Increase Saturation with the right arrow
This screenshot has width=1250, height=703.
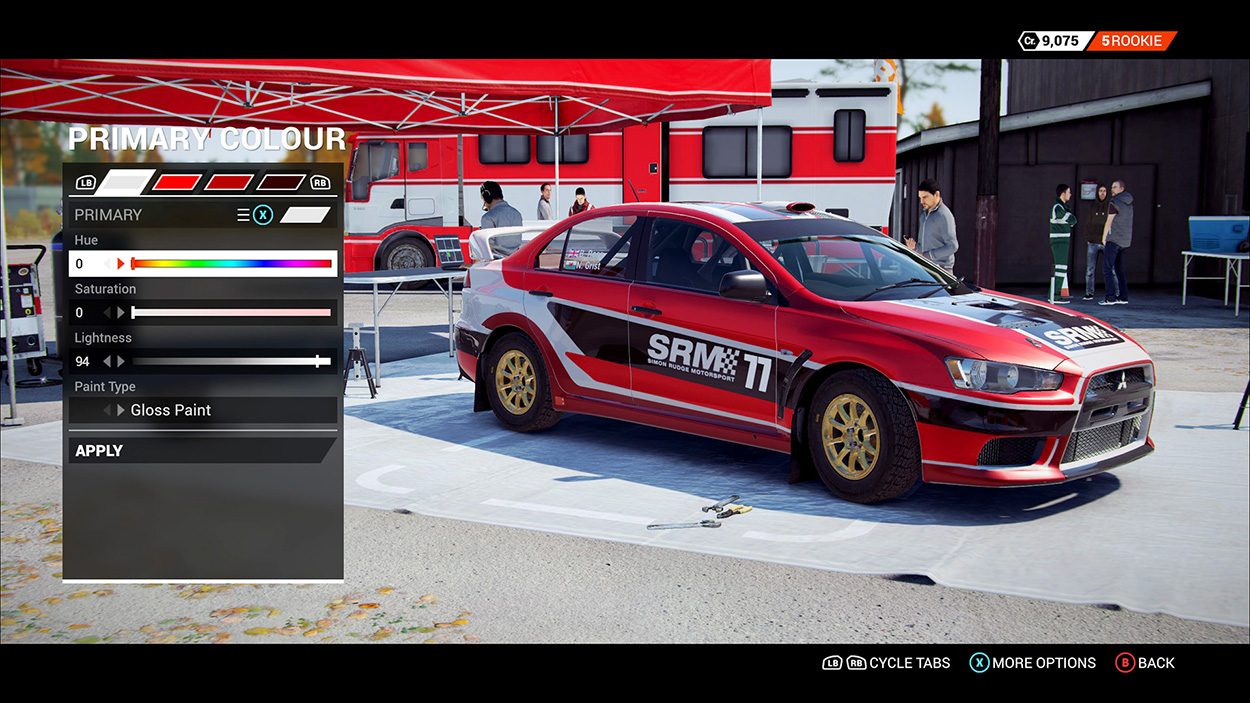pos(121,313)
